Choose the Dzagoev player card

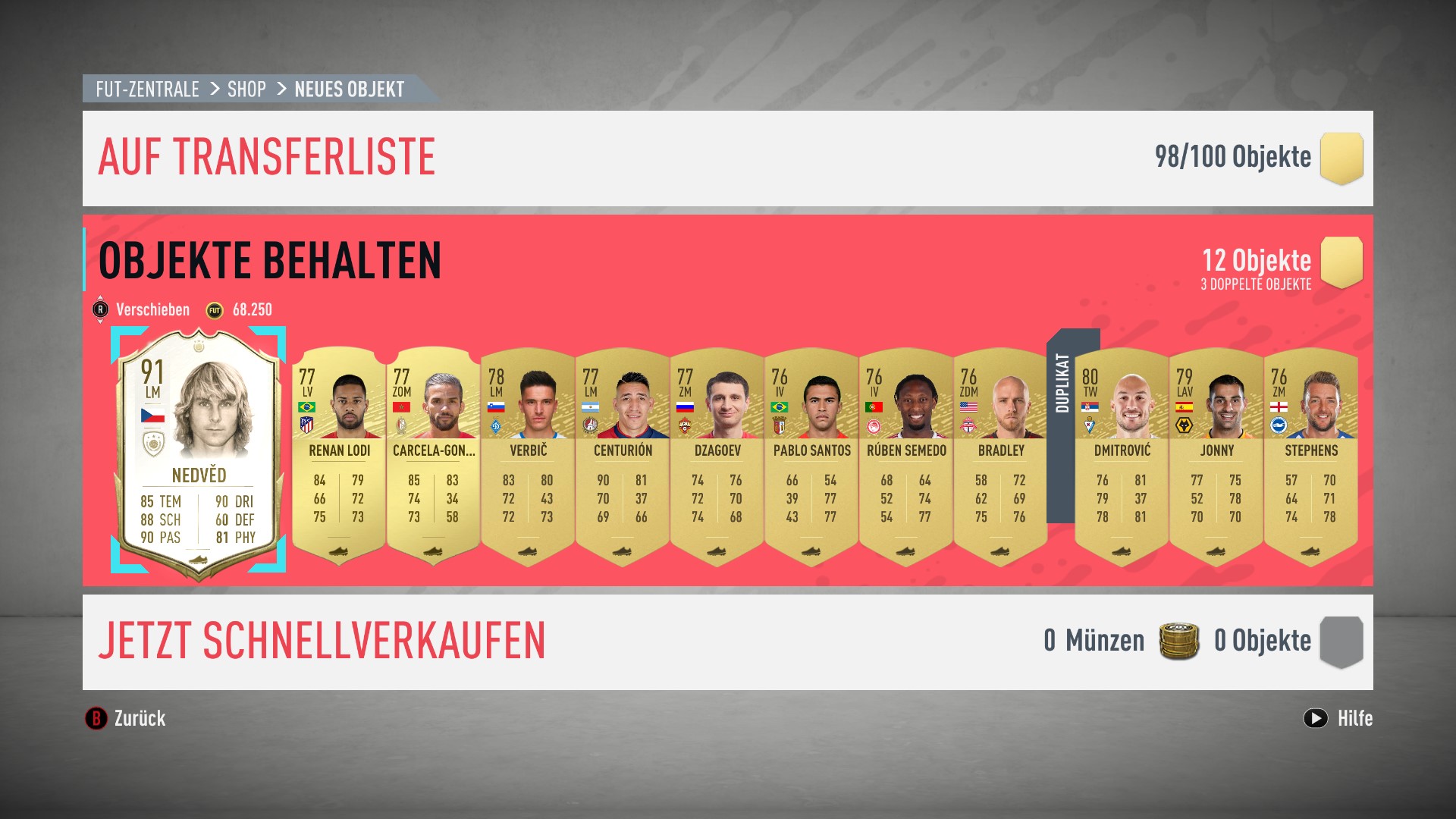[717, 455]
